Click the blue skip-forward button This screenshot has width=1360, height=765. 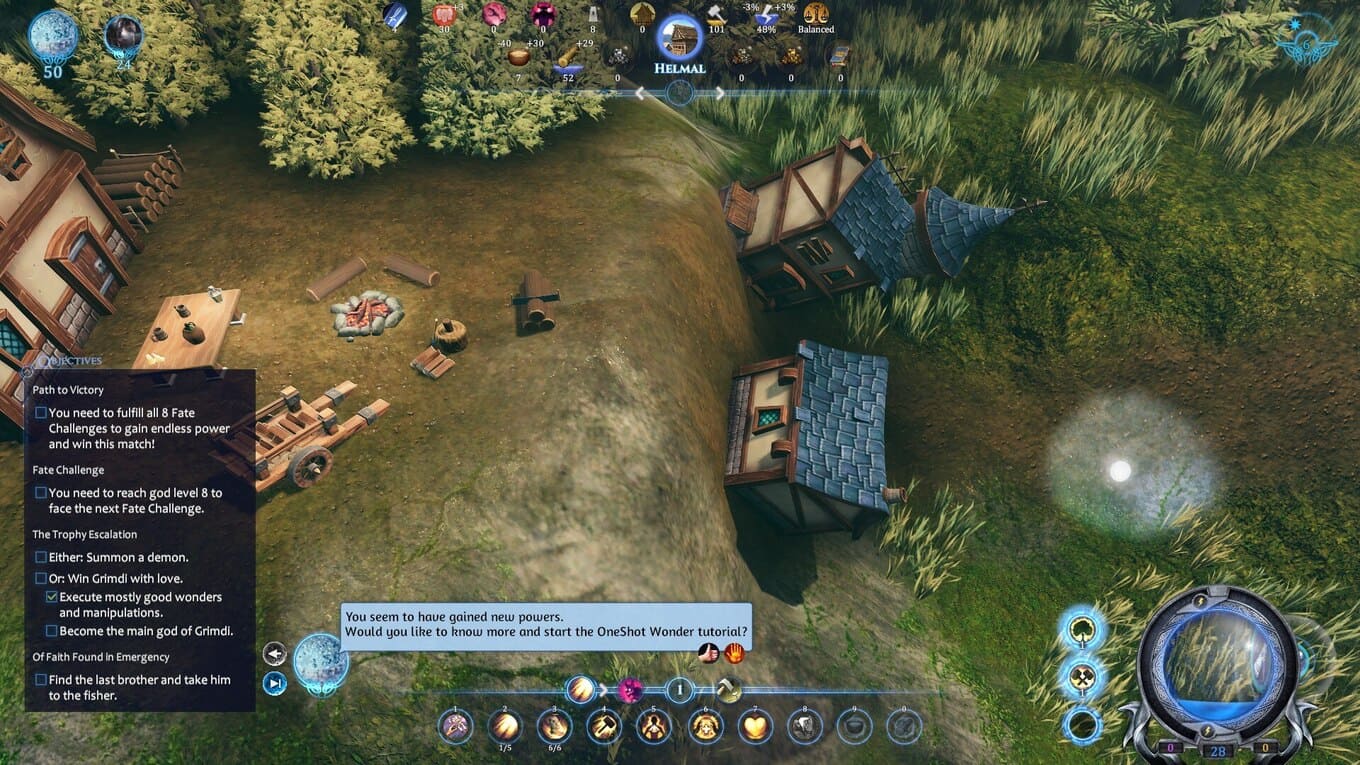click(274, 683)
